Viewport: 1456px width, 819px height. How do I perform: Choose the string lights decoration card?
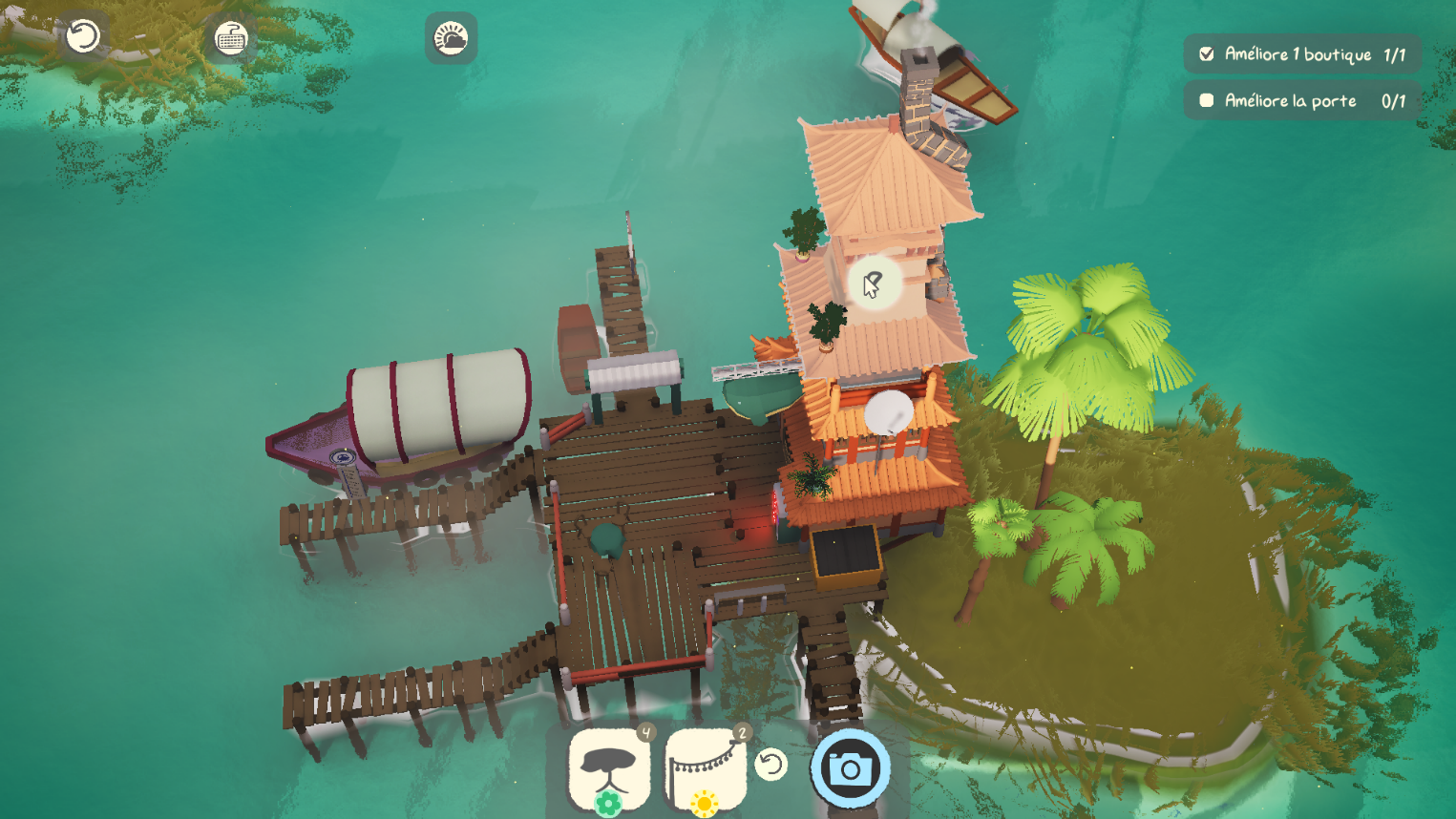[706, 769]
